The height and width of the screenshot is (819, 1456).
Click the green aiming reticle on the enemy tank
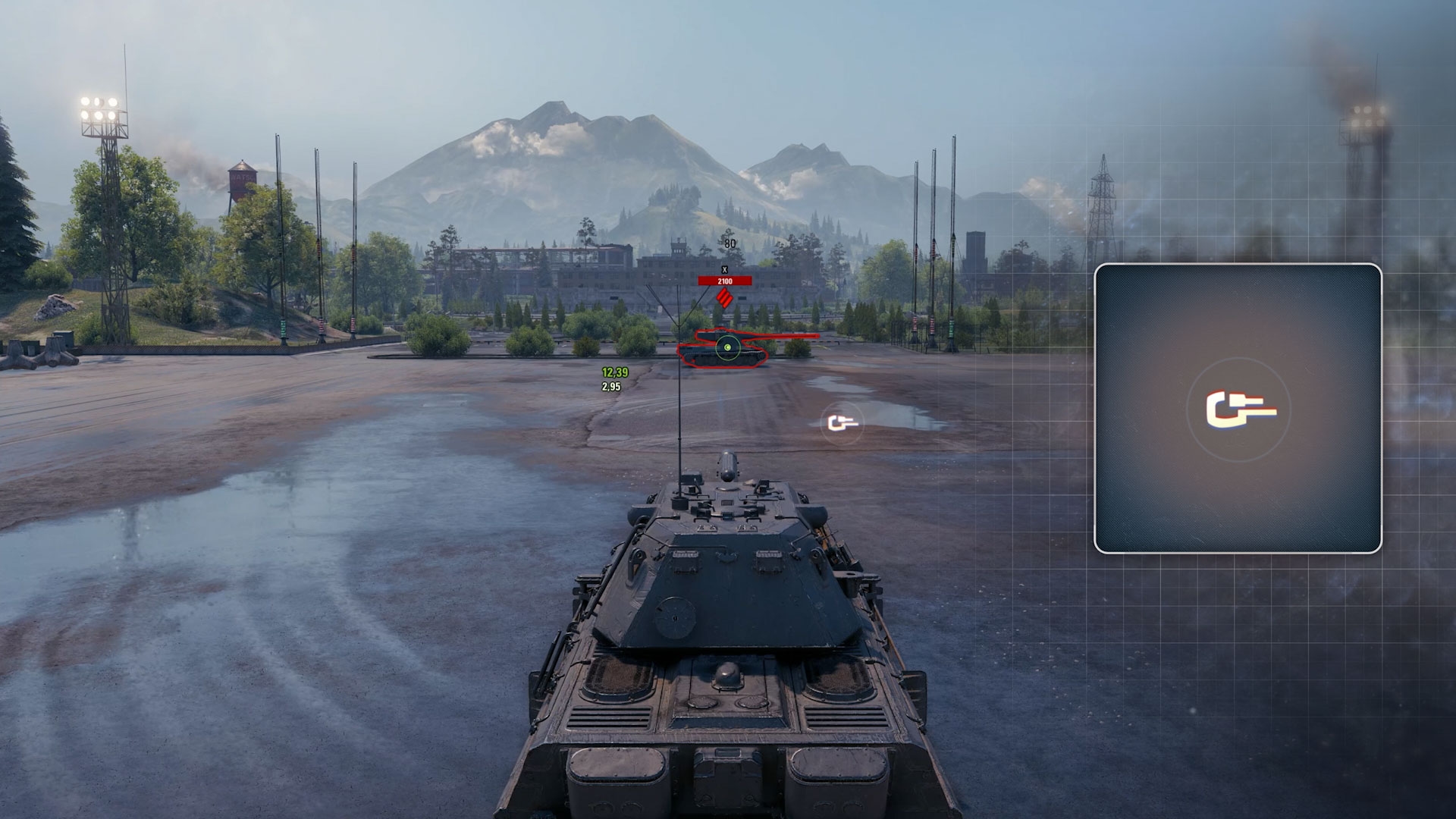click(726, 347)
